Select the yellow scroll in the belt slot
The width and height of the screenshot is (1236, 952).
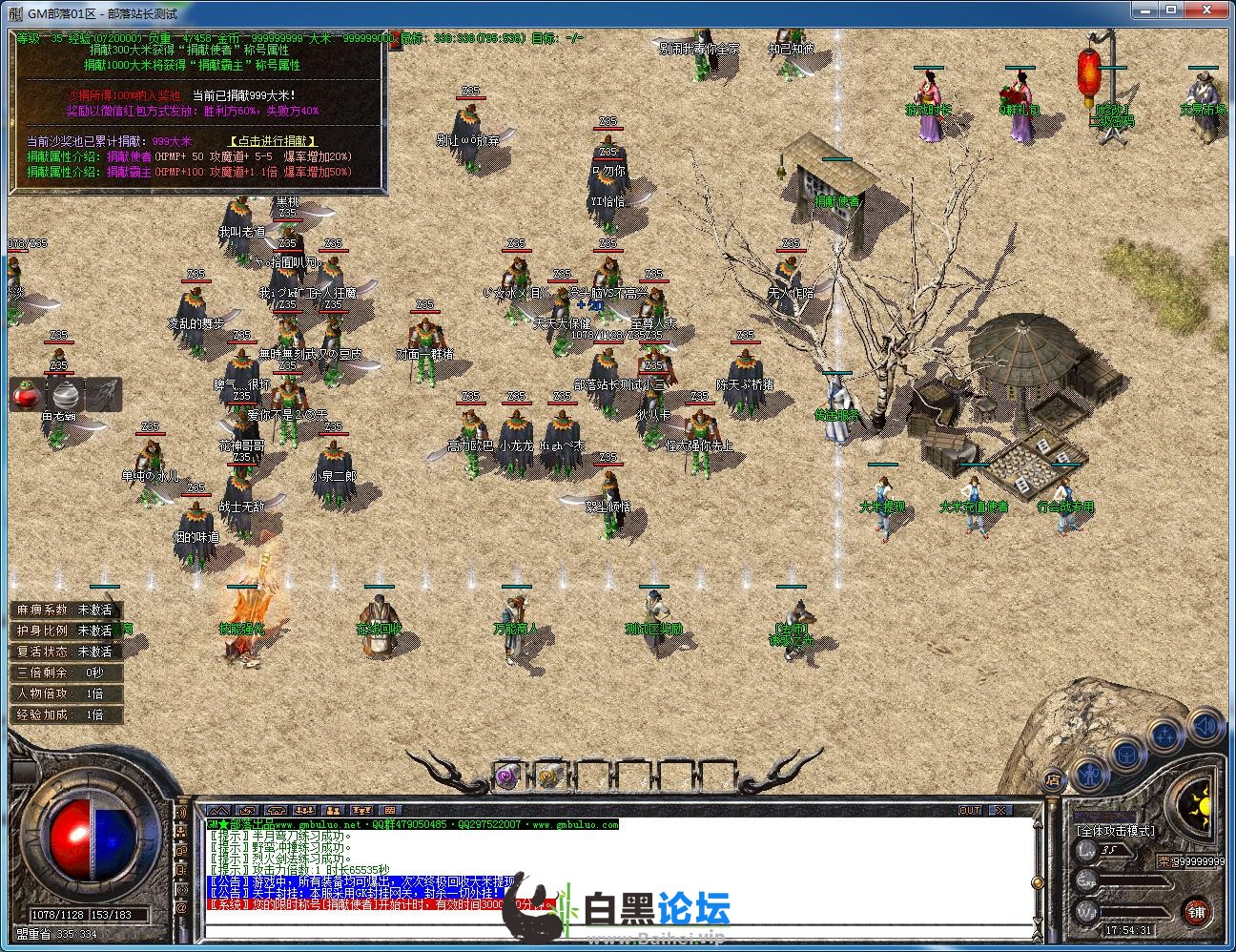[x=547, y=777]
